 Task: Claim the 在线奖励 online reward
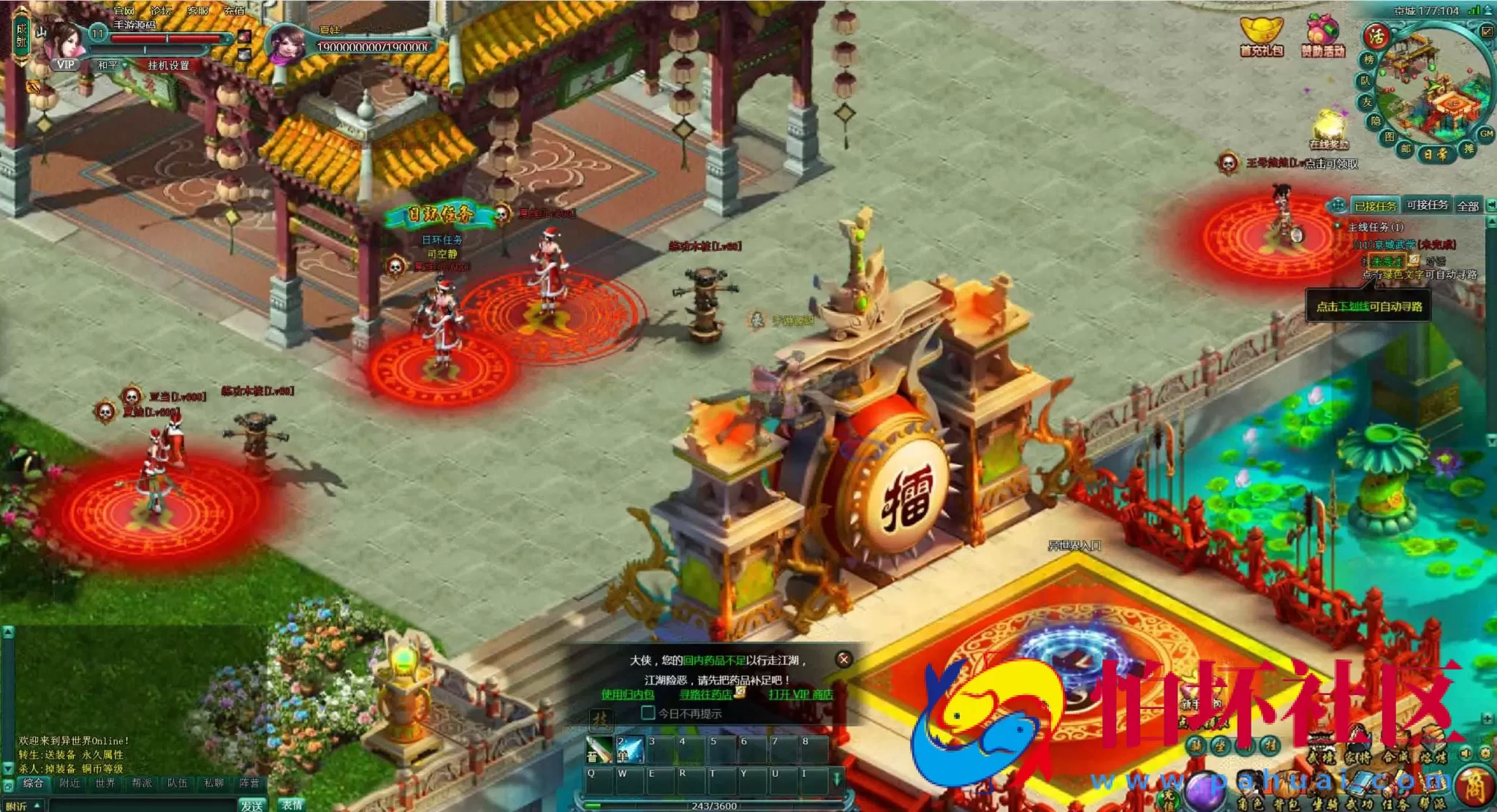tap(1329, 130)
